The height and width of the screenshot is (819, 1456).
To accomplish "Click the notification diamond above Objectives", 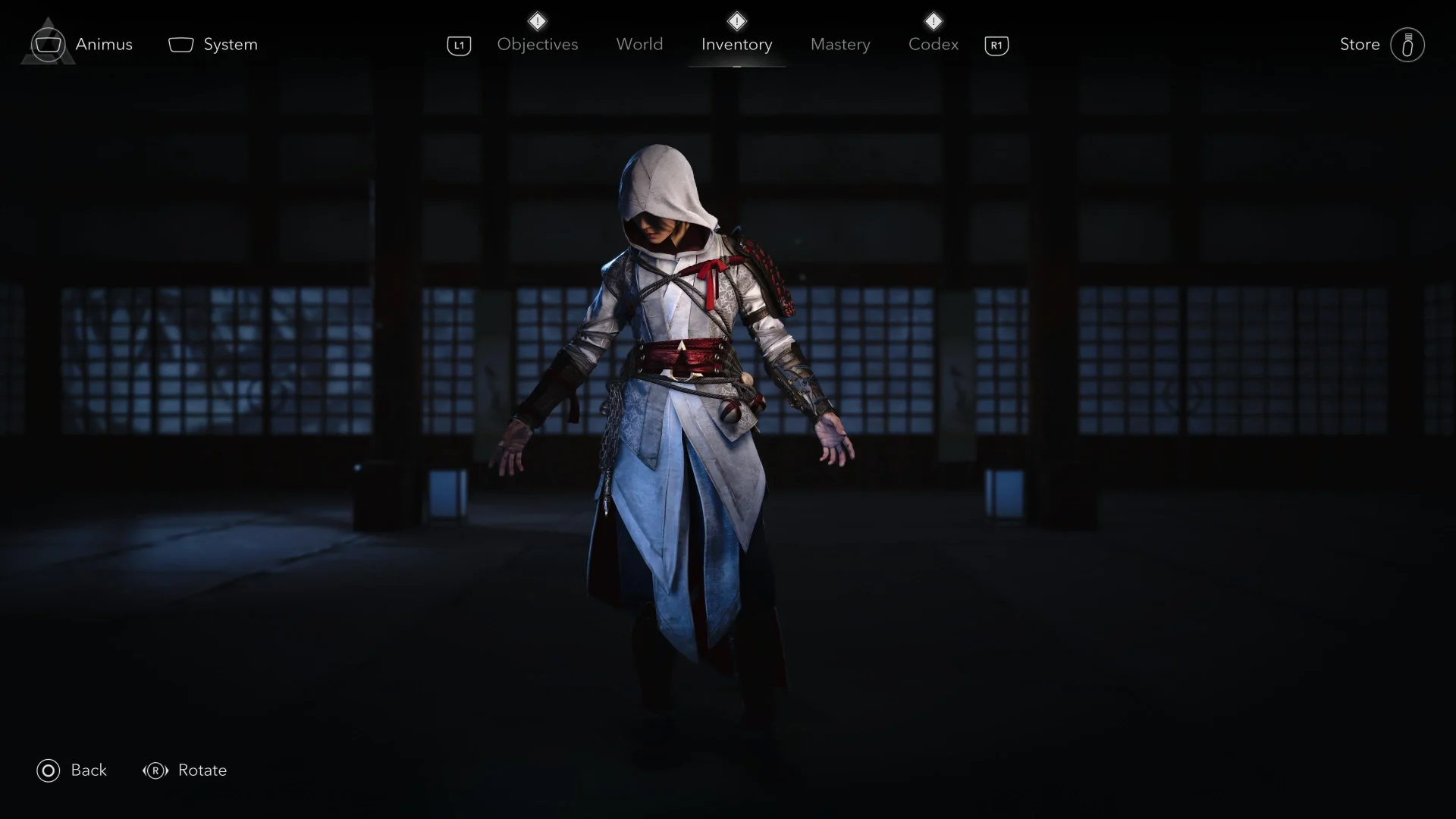I will tap(538, 20).
